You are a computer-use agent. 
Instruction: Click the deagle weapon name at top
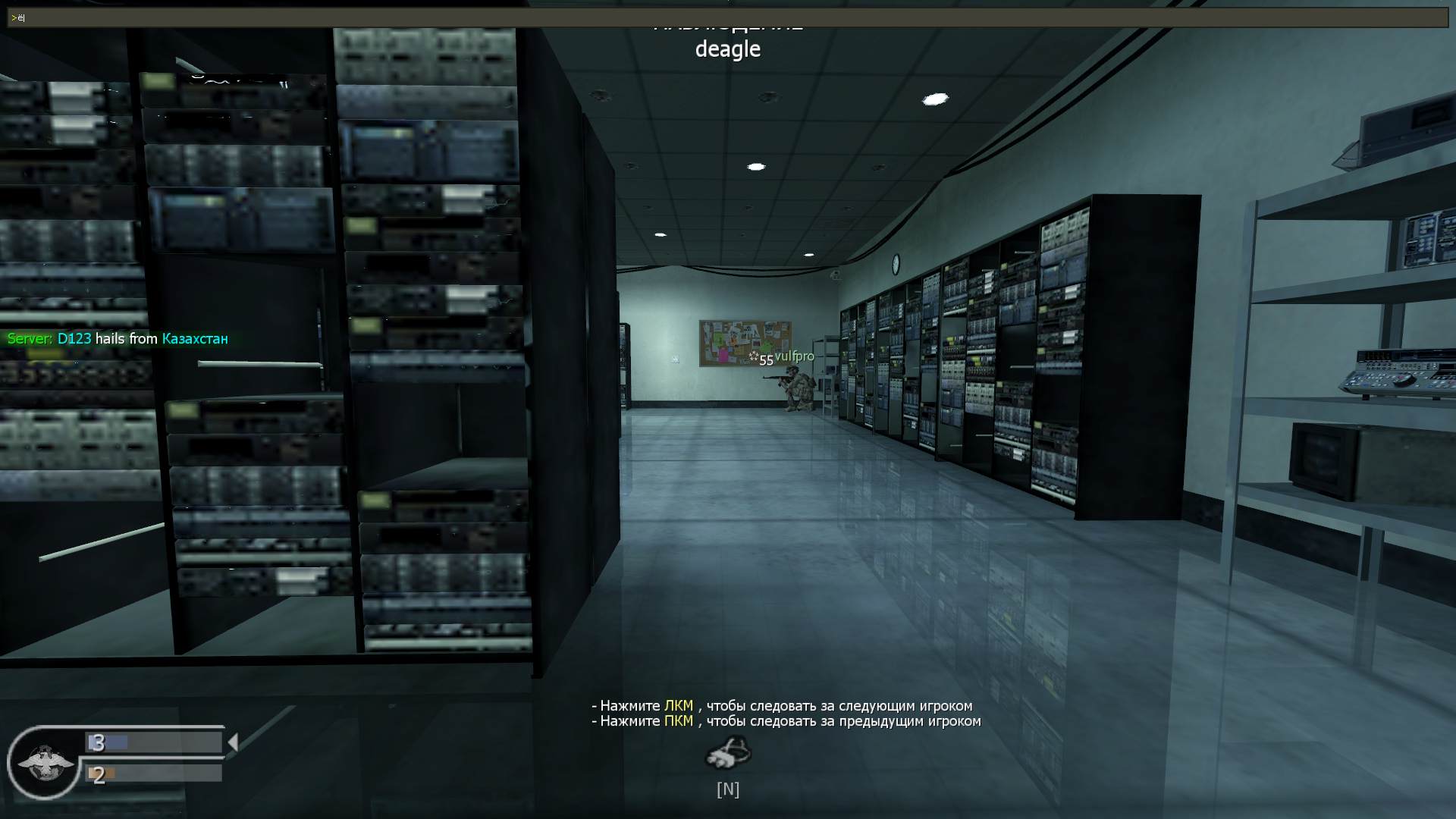pos(727,49)
